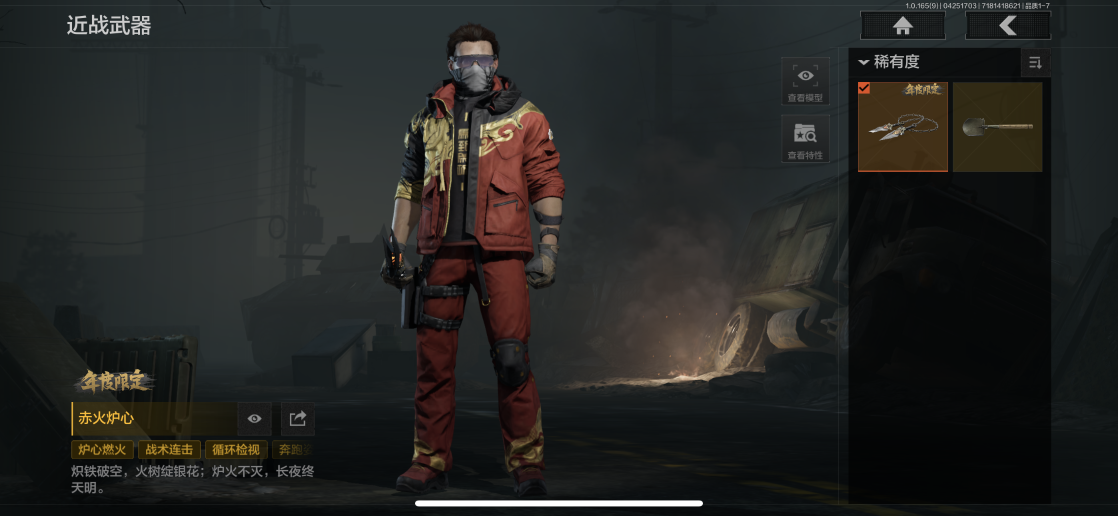The image size is (1118, 516).
Task: Select the 炉心燃火 trait tag
Action: 102,450
